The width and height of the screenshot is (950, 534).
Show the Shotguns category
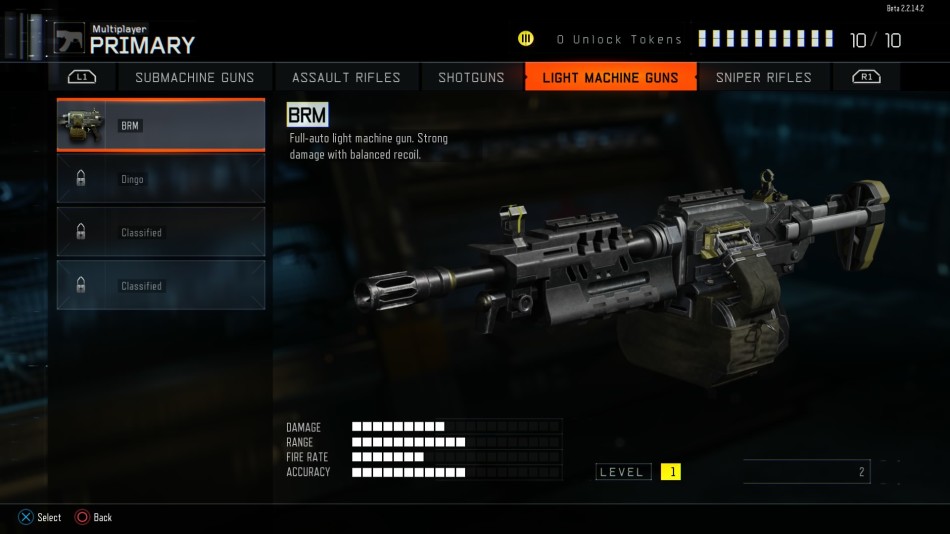[471, 77]
